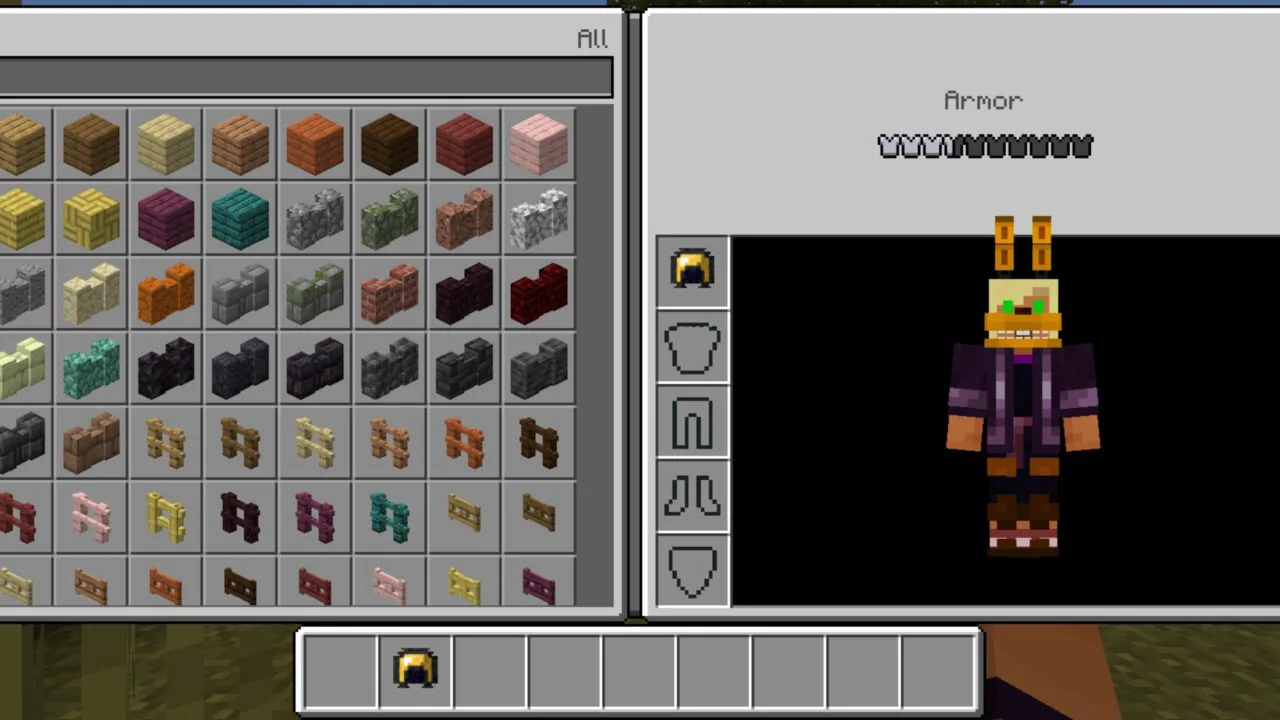This screenshot has width=1280, height=720.
Task: Select the golden helmet in the hotbar
Action: point(415,670)
